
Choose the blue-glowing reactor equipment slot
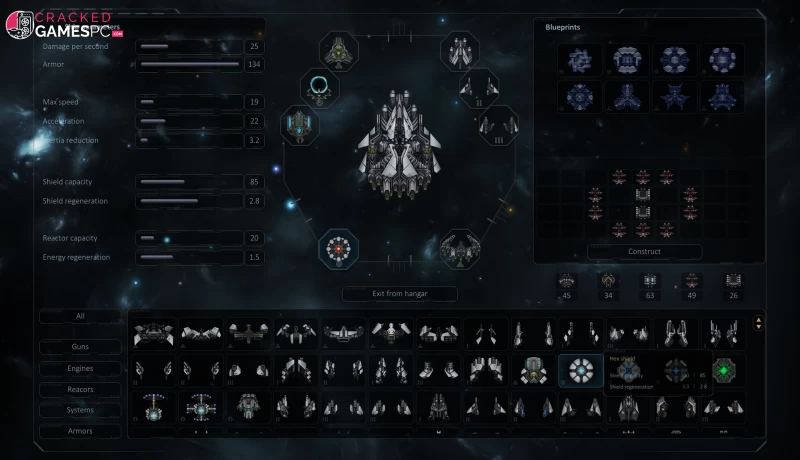[300, 124]
